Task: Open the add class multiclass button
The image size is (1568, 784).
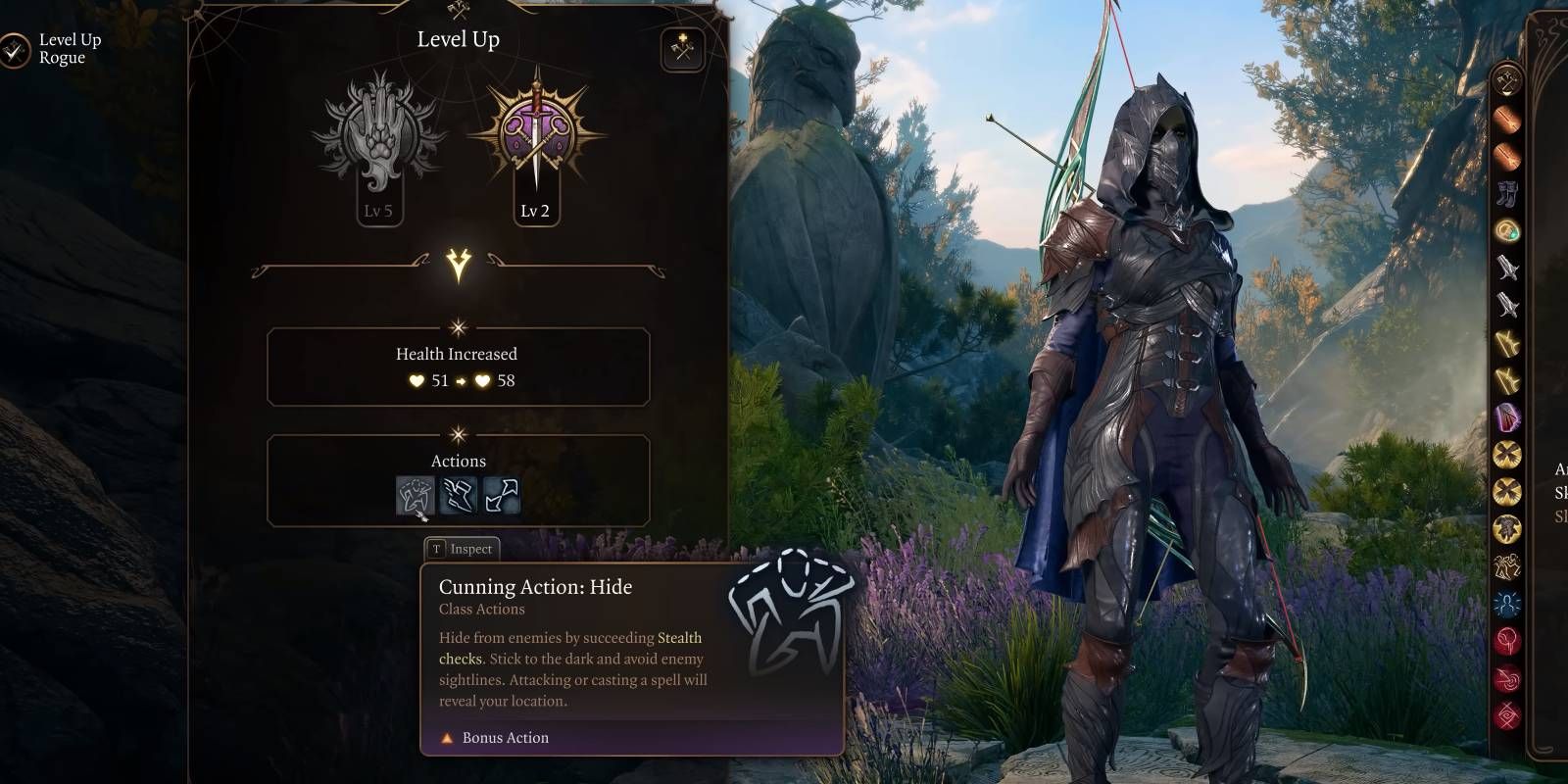Action: point(682,49)
